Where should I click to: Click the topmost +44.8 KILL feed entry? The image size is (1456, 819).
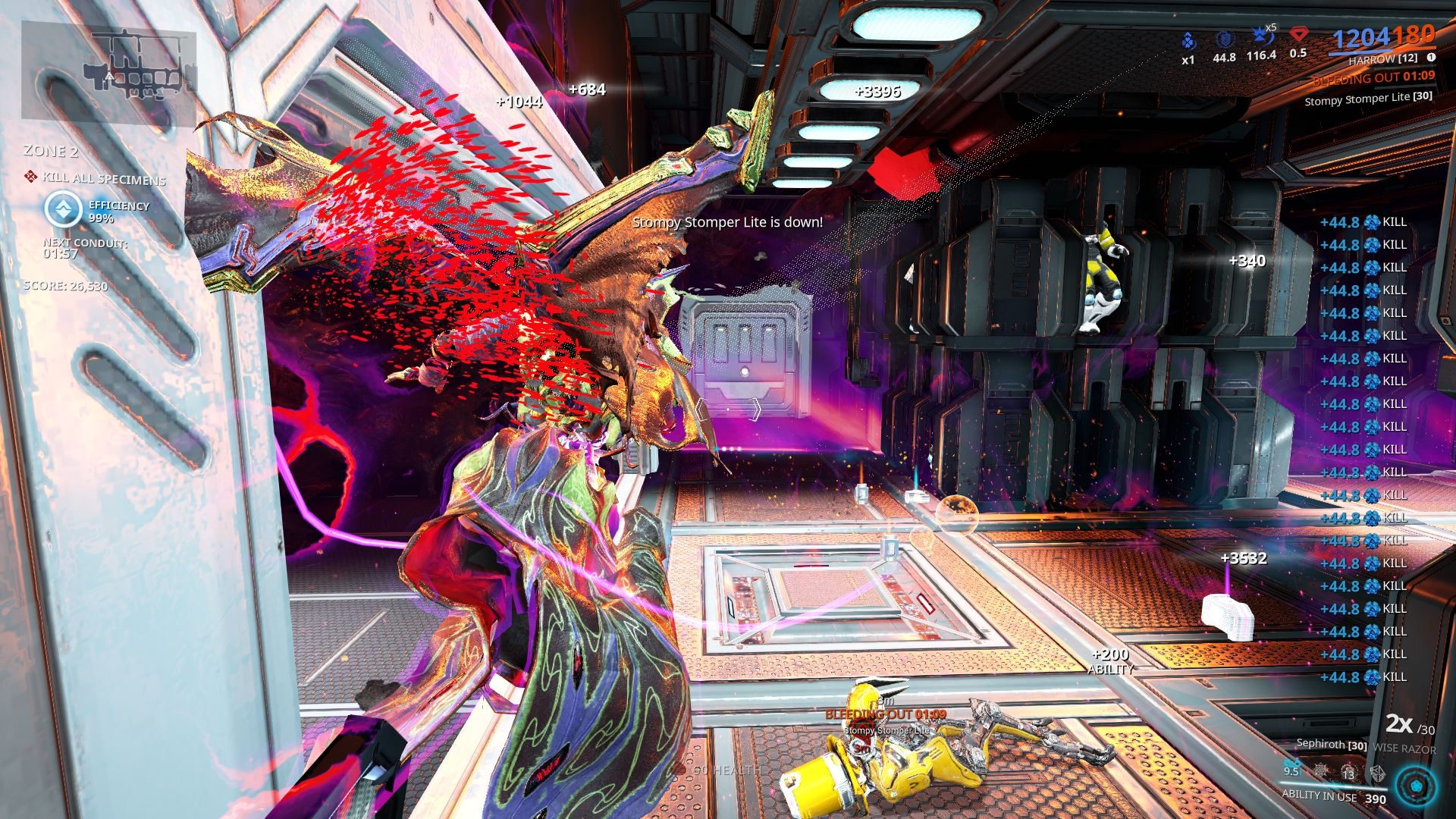point(1363,224)
